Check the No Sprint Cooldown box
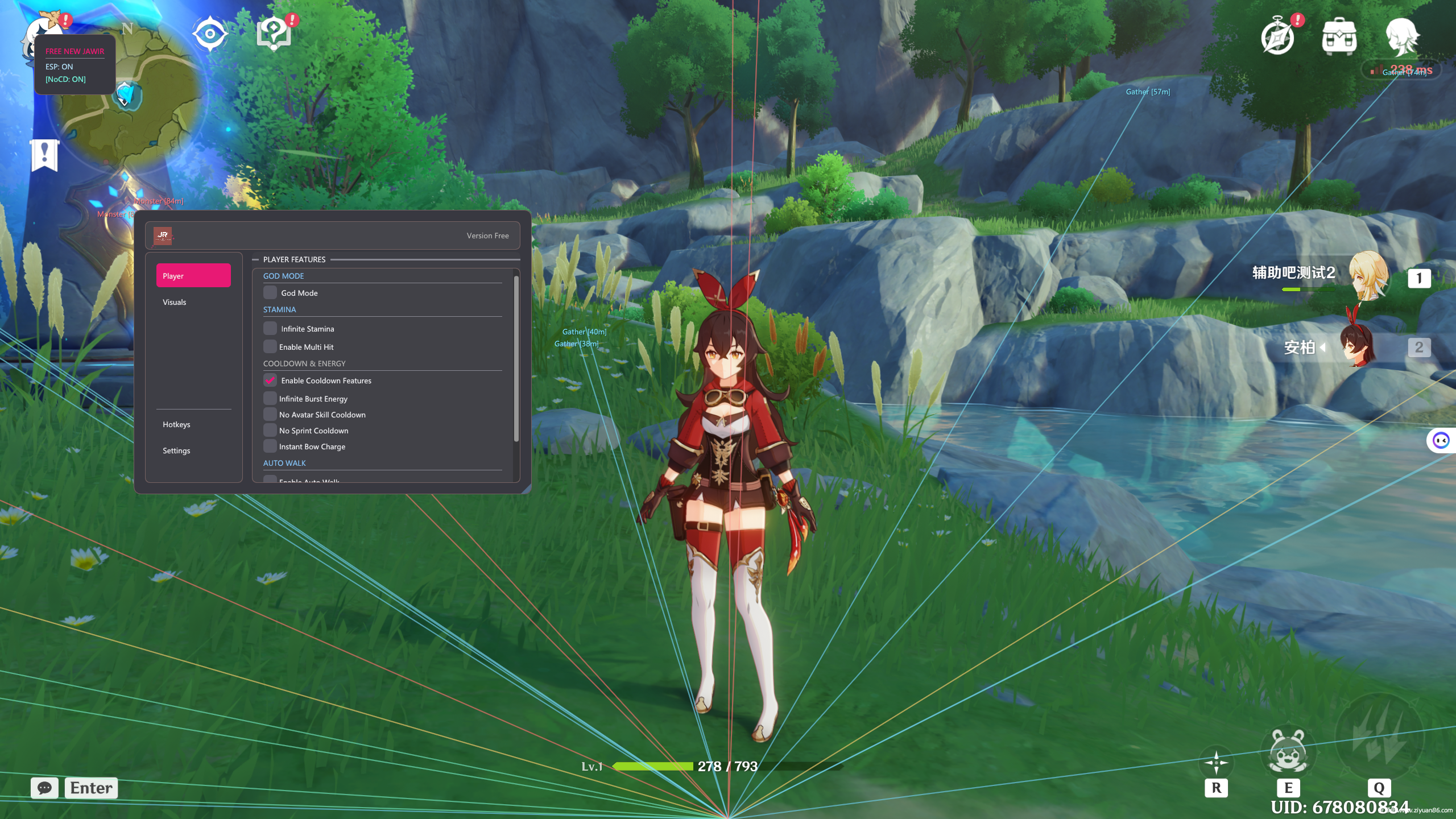The width and height of the screenshot is (1456, 819). pos(270,431)
